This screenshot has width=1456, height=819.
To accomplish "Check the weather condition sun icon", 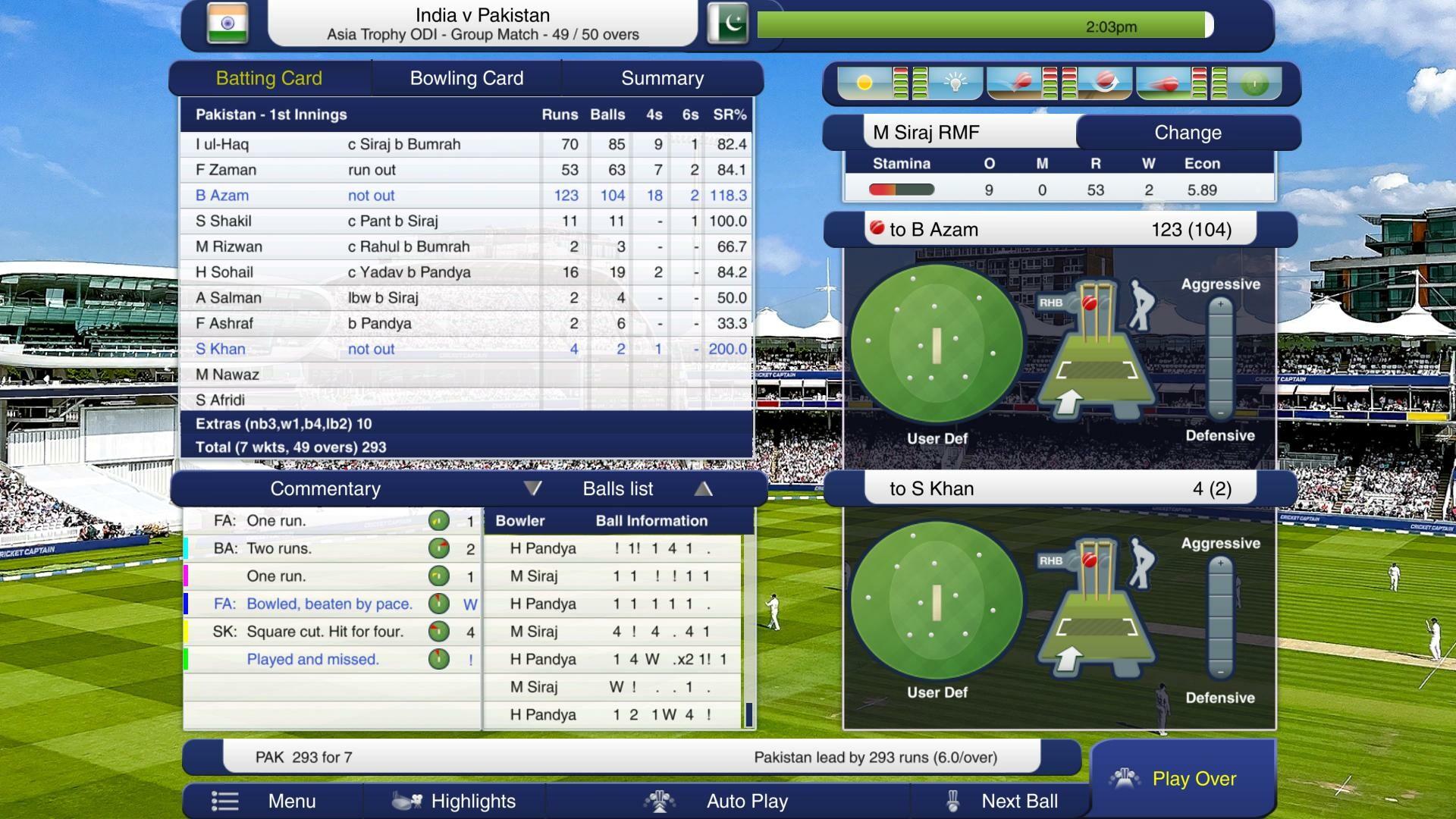I will pos(864,83).
